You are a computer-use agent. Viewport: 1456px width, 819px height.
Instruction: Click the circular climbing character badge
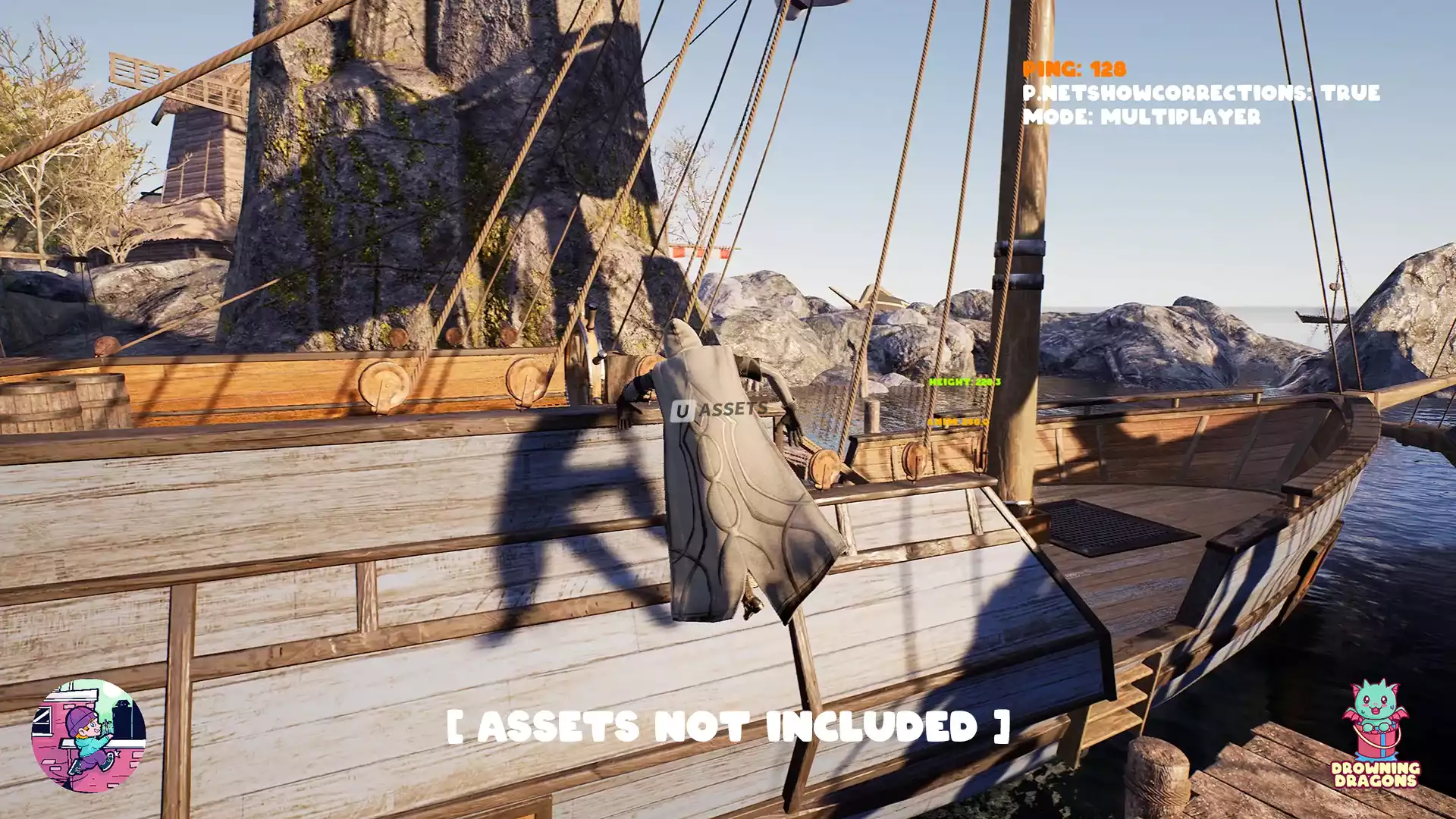[89, 736]
